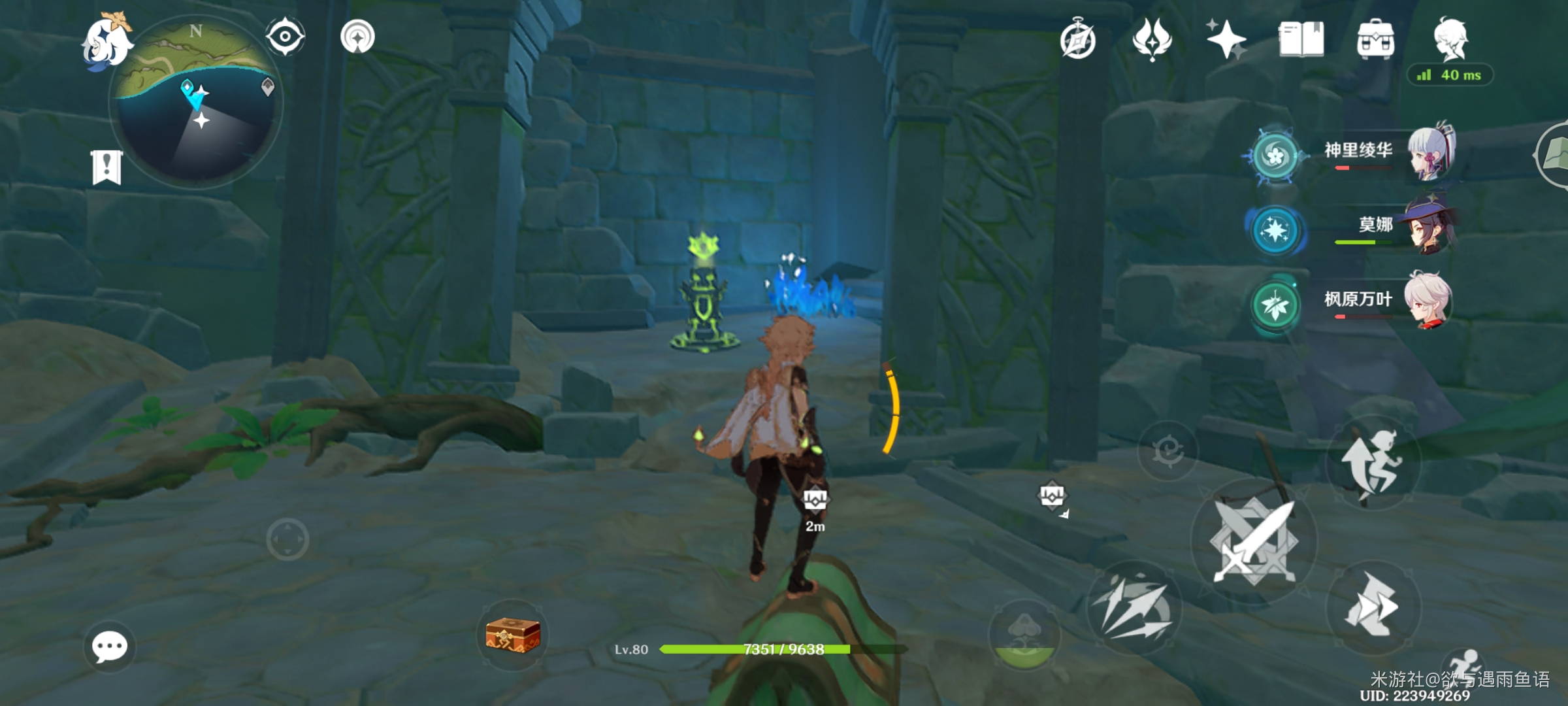Open the chat speech bubble
The width and height of the screenshot is (1568, 706).
(109, 647)
